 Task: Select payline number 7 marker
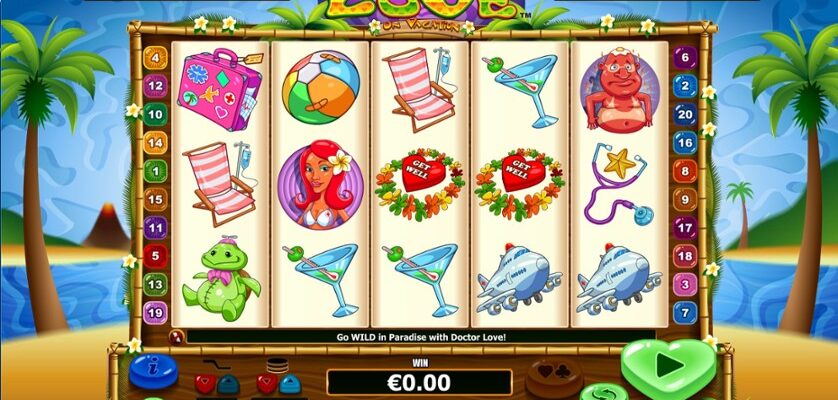pyautogui.click(x=685, y=313)
